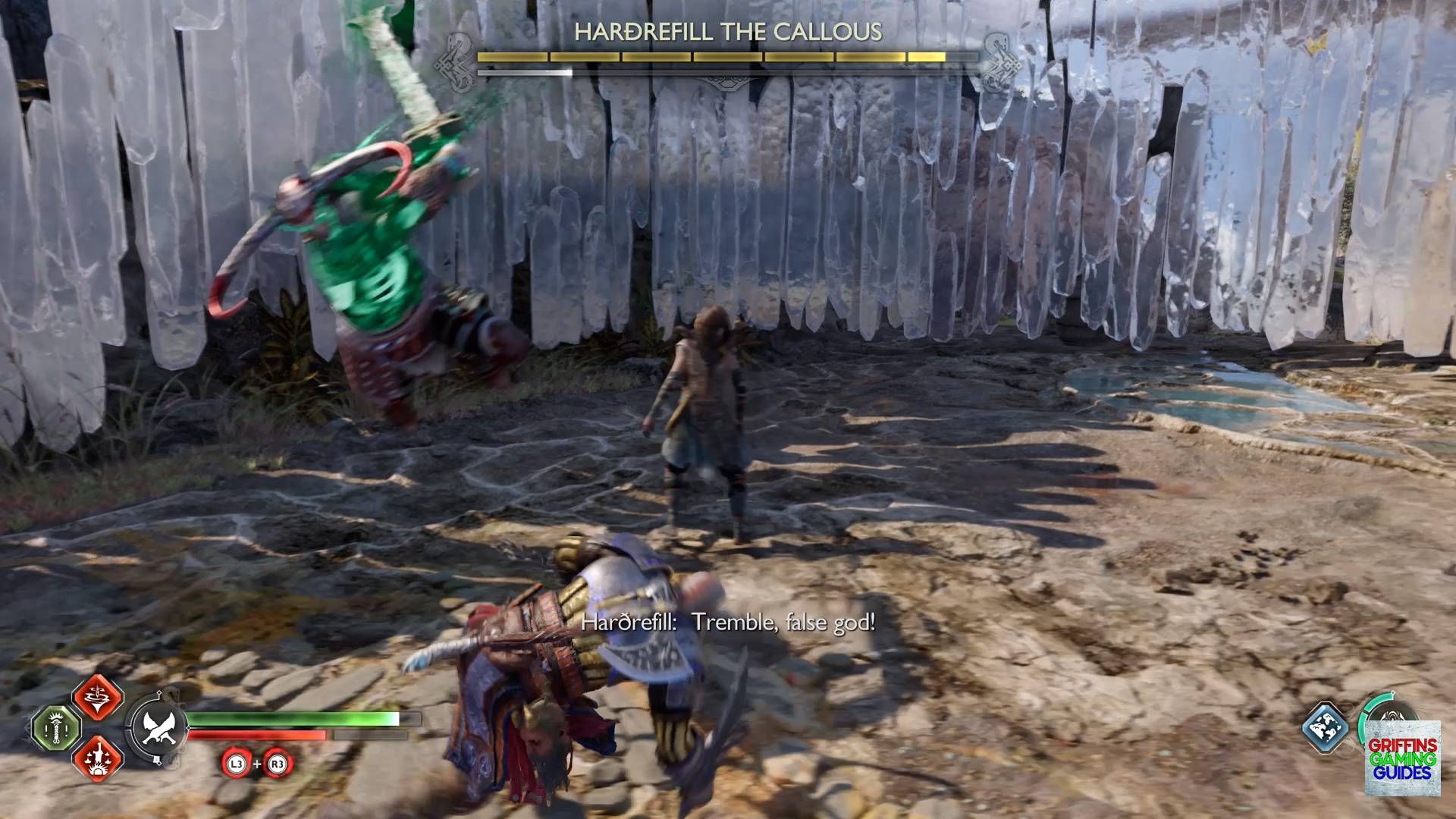
Task: Select the boss name Harðrefill the Callous
Action: (728, 33)
